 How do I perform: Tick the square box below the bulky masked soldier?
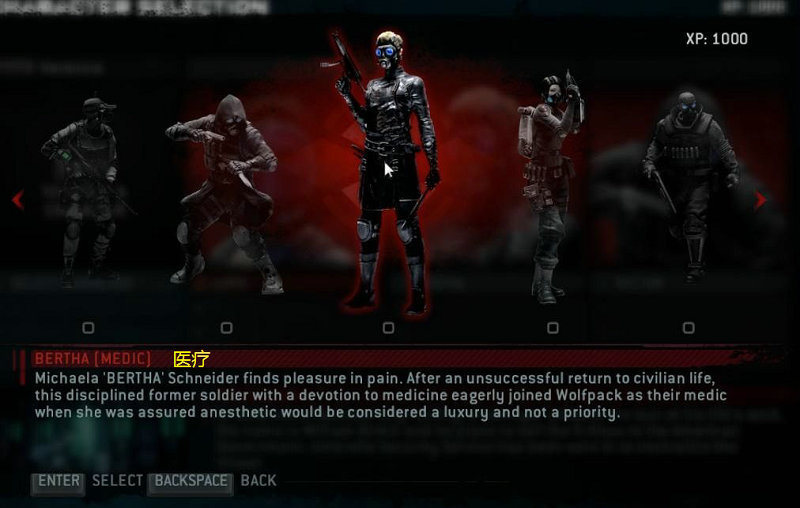688,327
